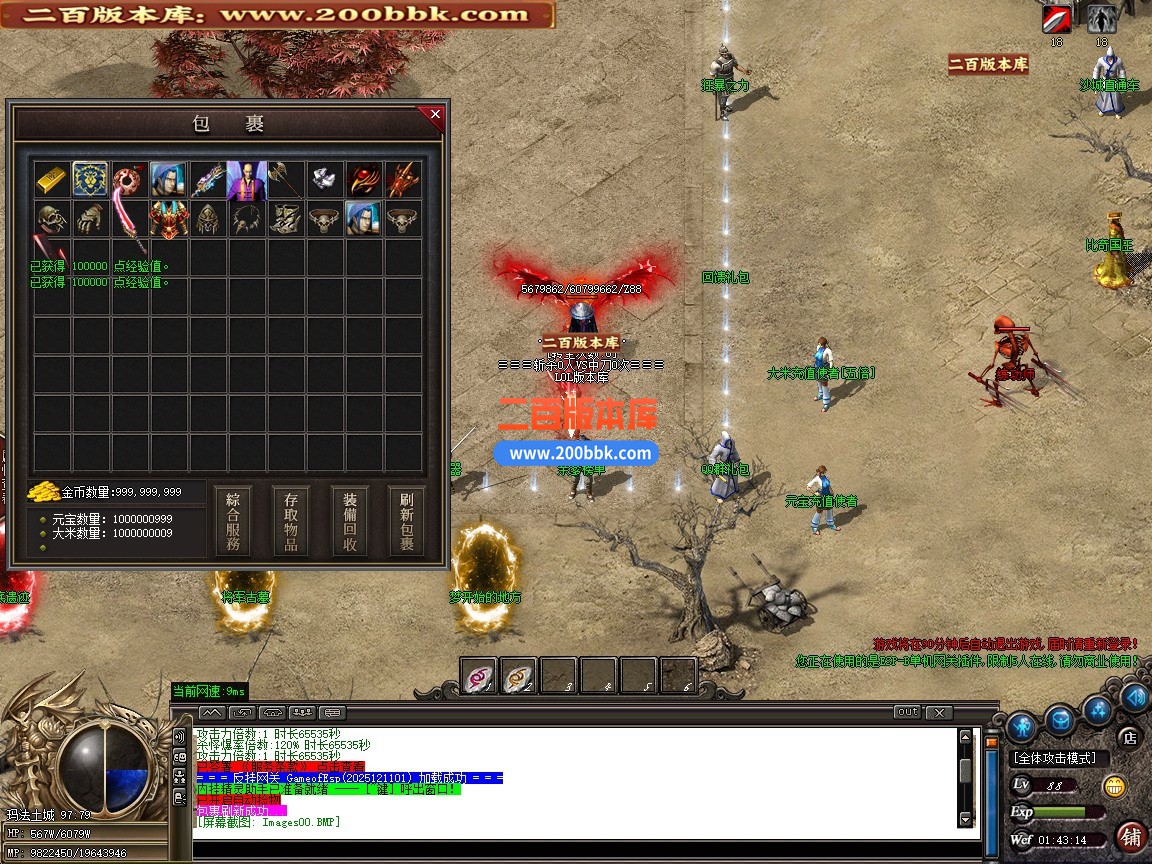Use the second hotbar slot item
The image size is (1152, 864).
pyautogui.click(x=519, y=676)
